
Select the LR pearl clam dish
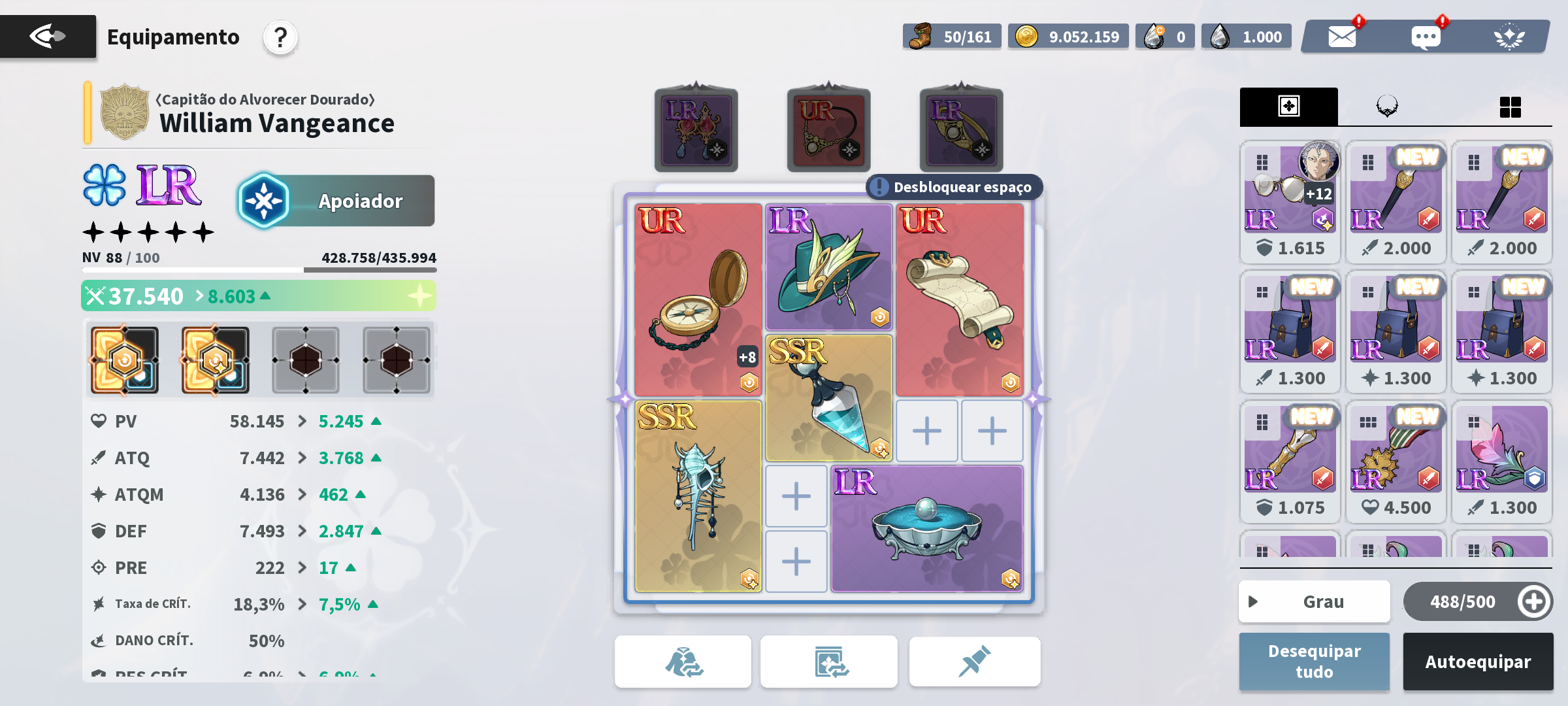pos(926,528)
